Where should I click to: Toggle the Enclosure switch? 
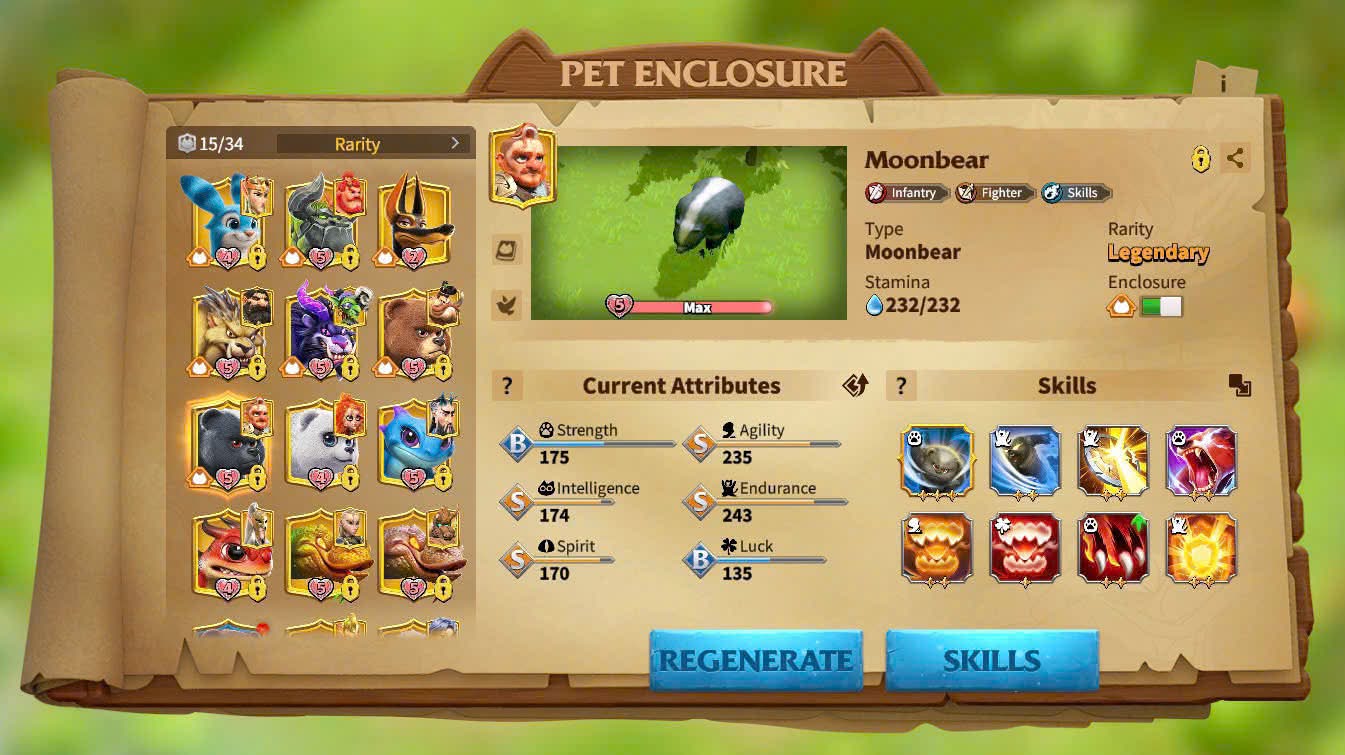(1161, 307)
